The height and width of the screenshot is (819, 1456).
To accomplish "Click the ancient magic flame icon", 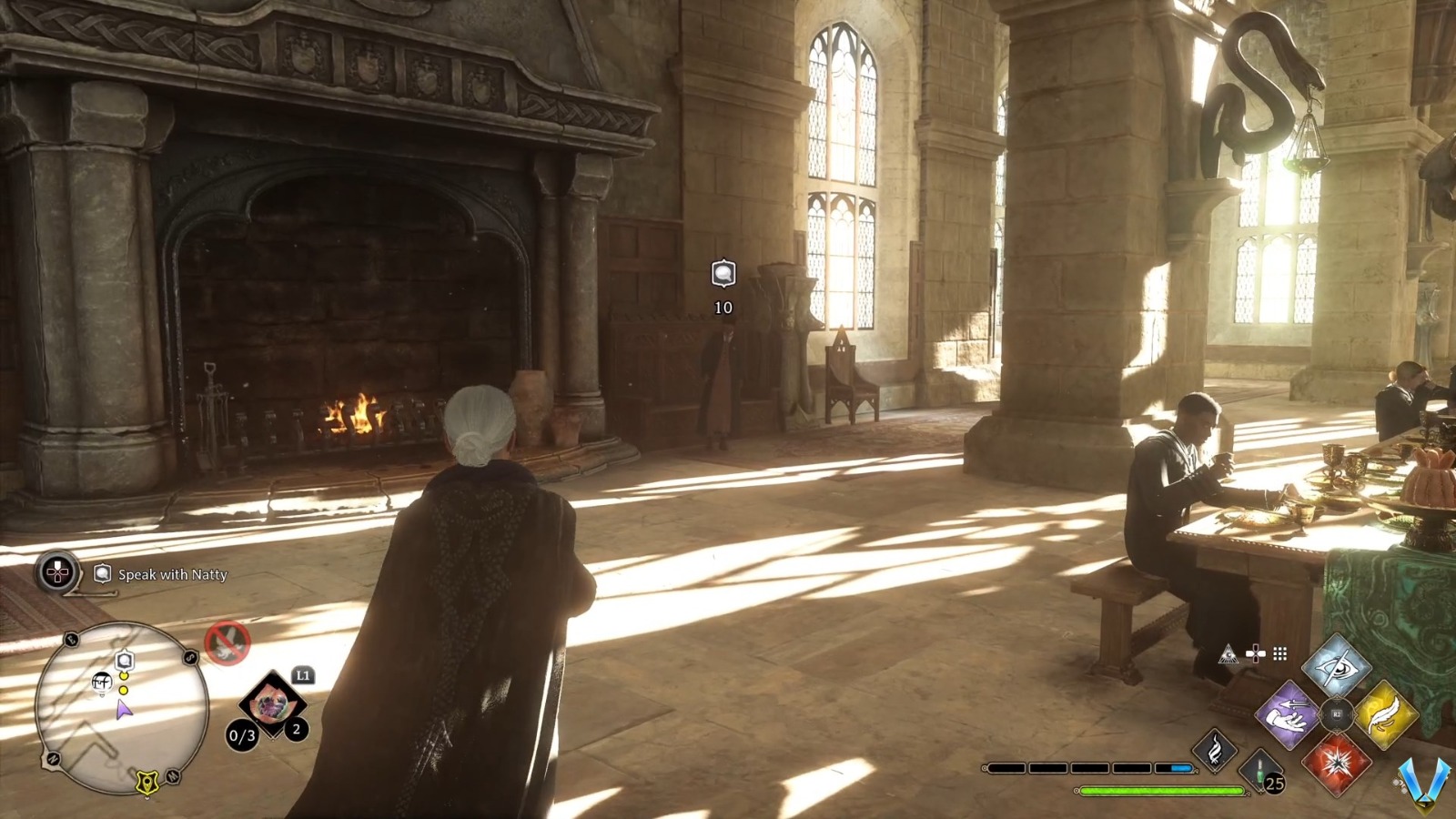I will click(1214, 751).
